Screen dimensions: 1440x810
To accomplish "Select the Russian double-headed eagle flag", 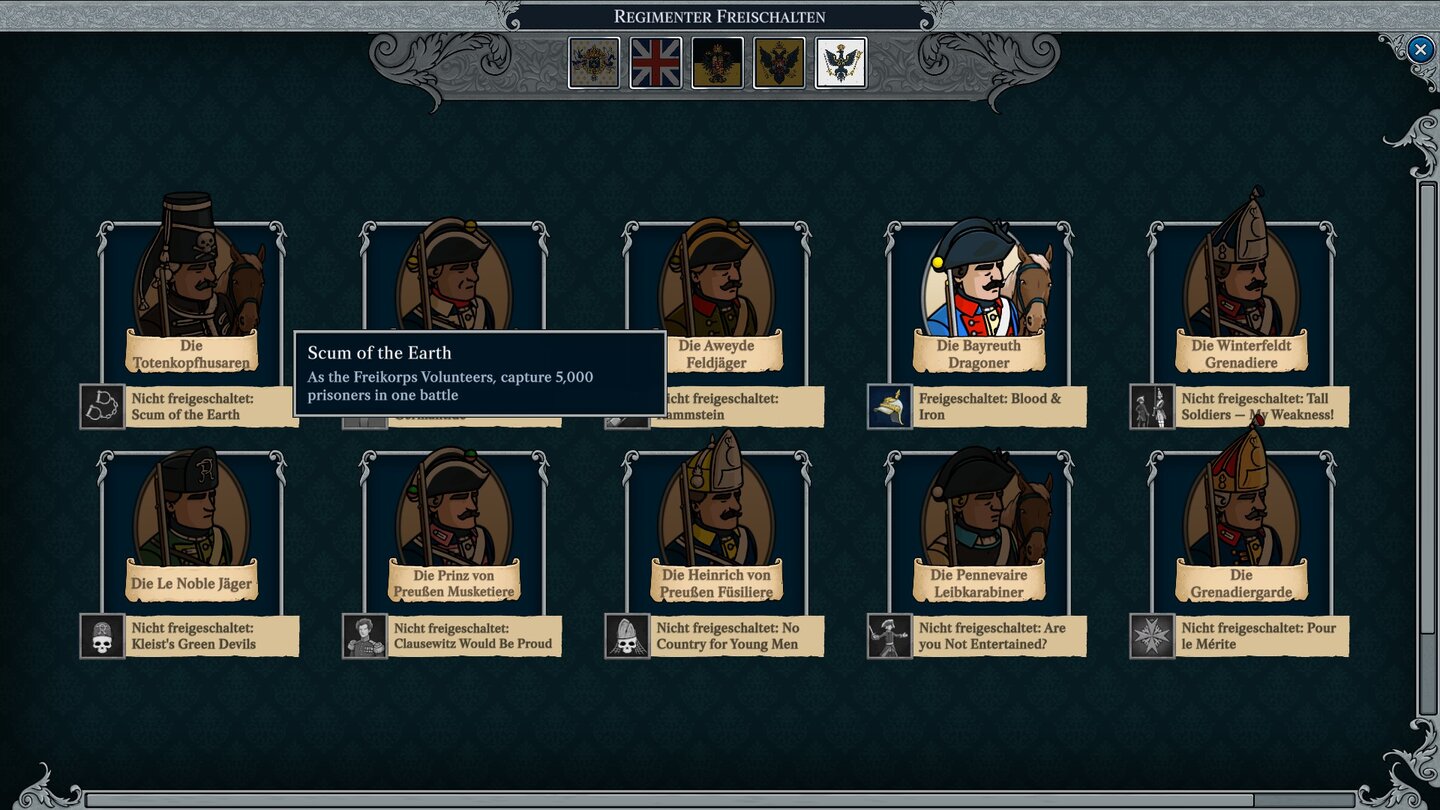I will [x=779, y=62].
